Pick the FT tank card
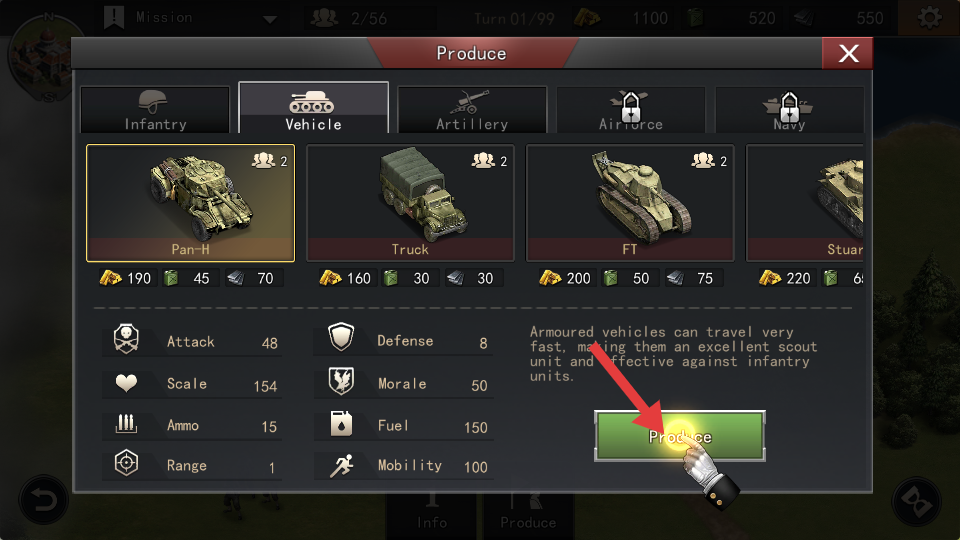This screenshot has height=540, width=960. (x=630, y=202)
